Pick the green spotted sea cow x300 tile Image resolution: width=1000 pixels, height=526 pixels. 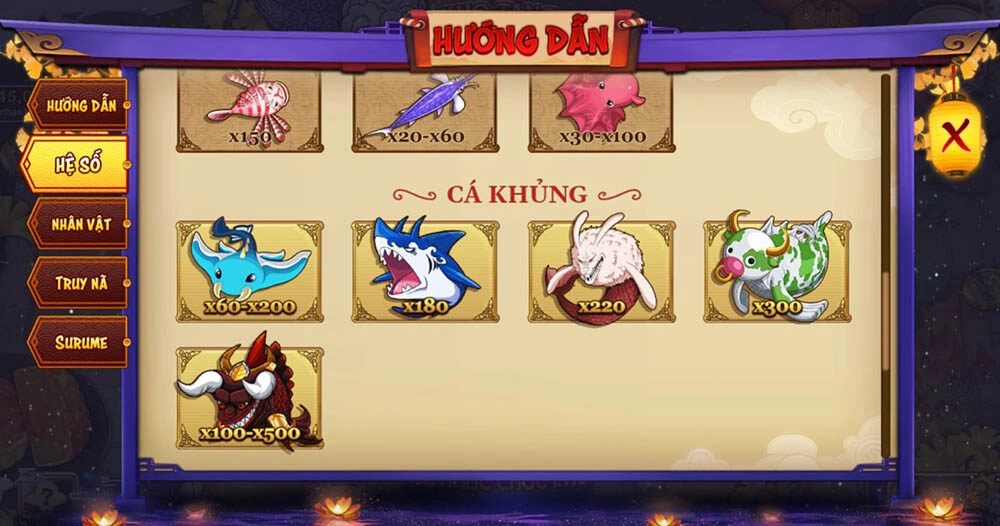click(777, 271)
